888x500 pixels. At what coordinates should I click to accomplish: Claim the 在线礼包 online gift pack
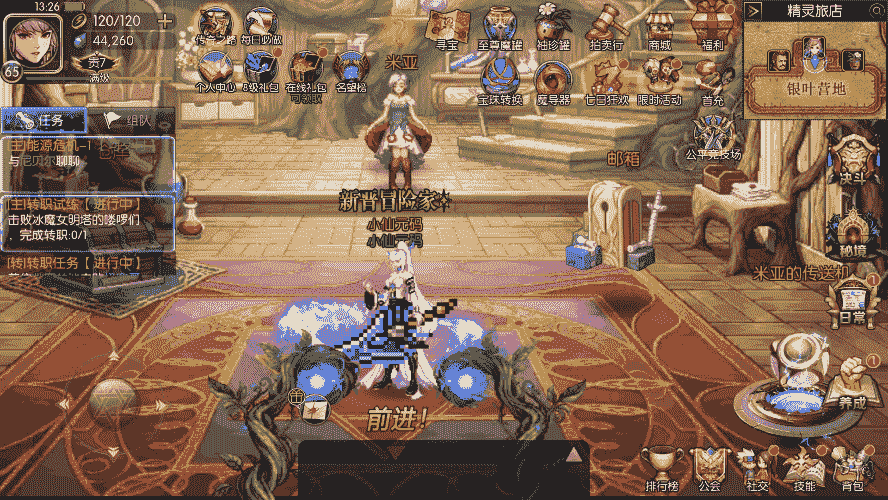click(x=305, y=70)
